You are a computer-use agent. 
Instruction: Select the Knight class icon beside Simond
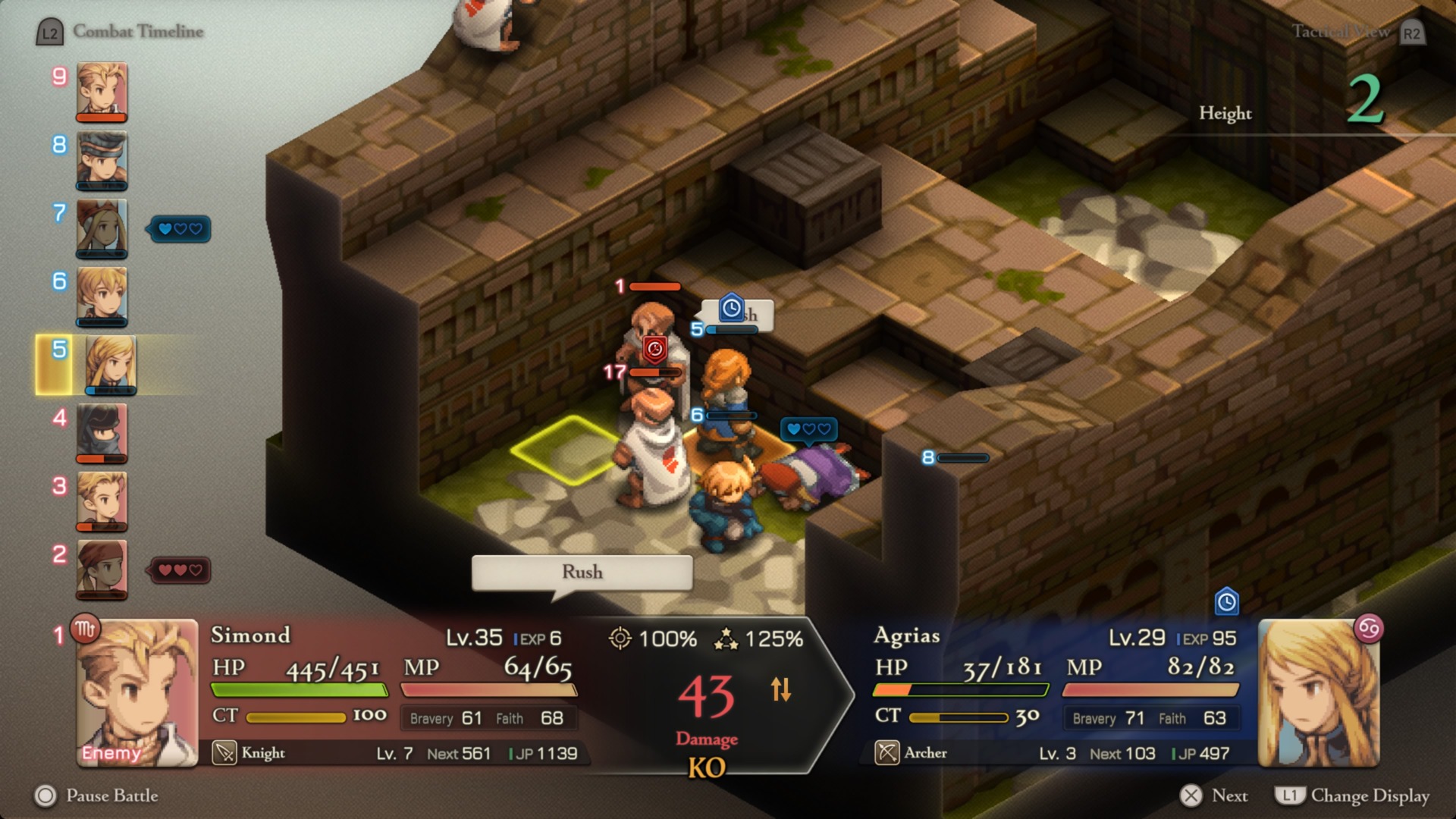pyautogui.click(x=223, y=753)
